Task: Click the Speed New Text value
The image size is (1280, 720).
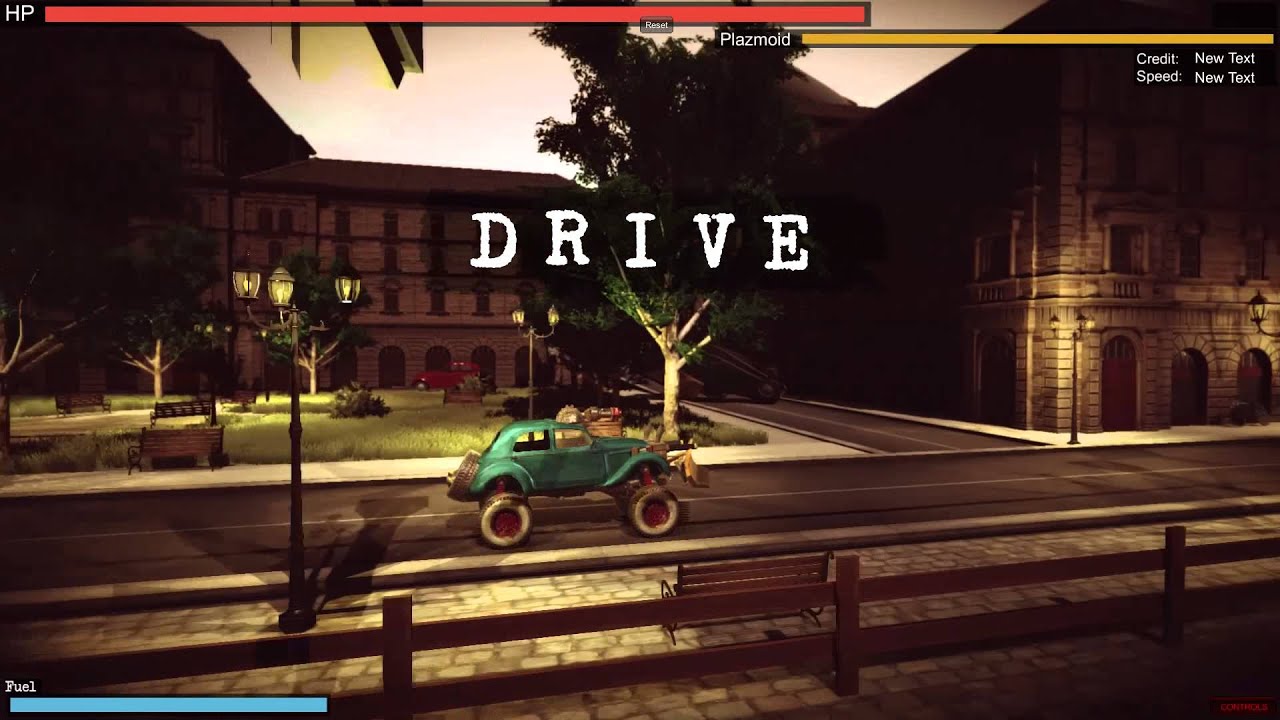Action: click(1224, 77)
